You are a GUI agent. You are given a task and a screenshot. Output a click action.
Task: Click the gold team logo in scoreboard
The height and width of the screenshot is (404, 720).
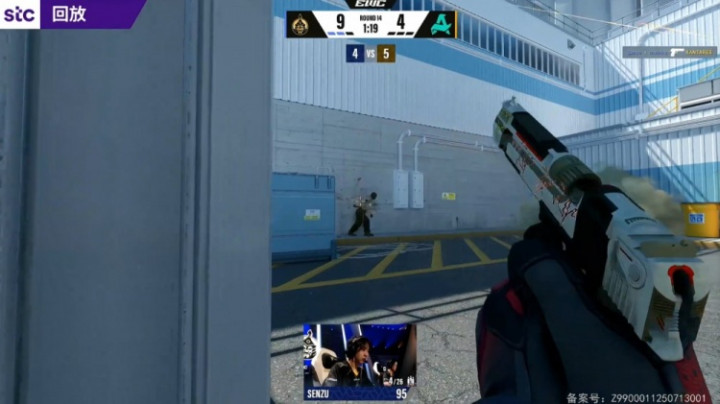point(299,23)
